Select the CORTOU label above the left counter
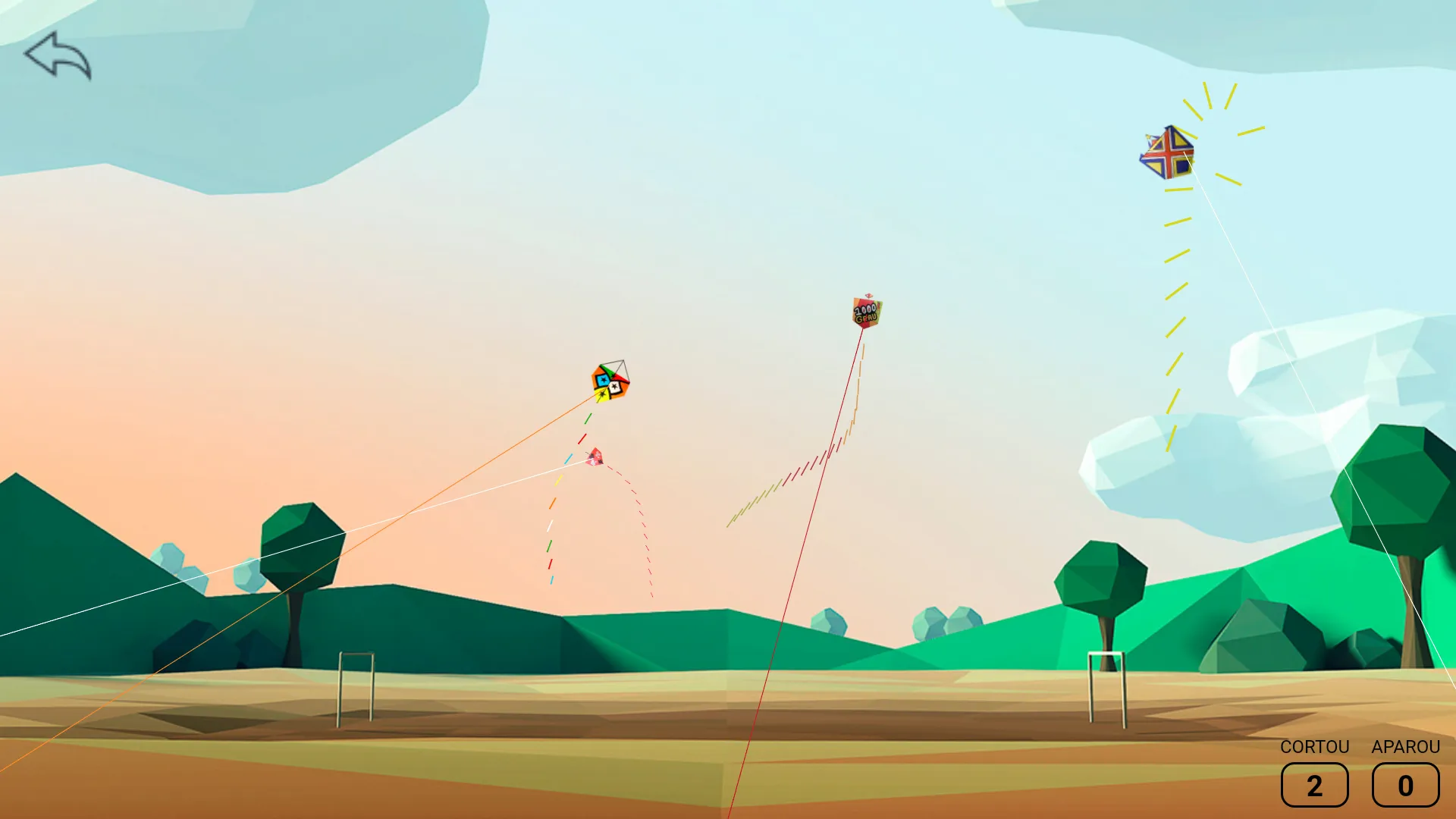The image size is (1456, 819). click(1314, 747)
